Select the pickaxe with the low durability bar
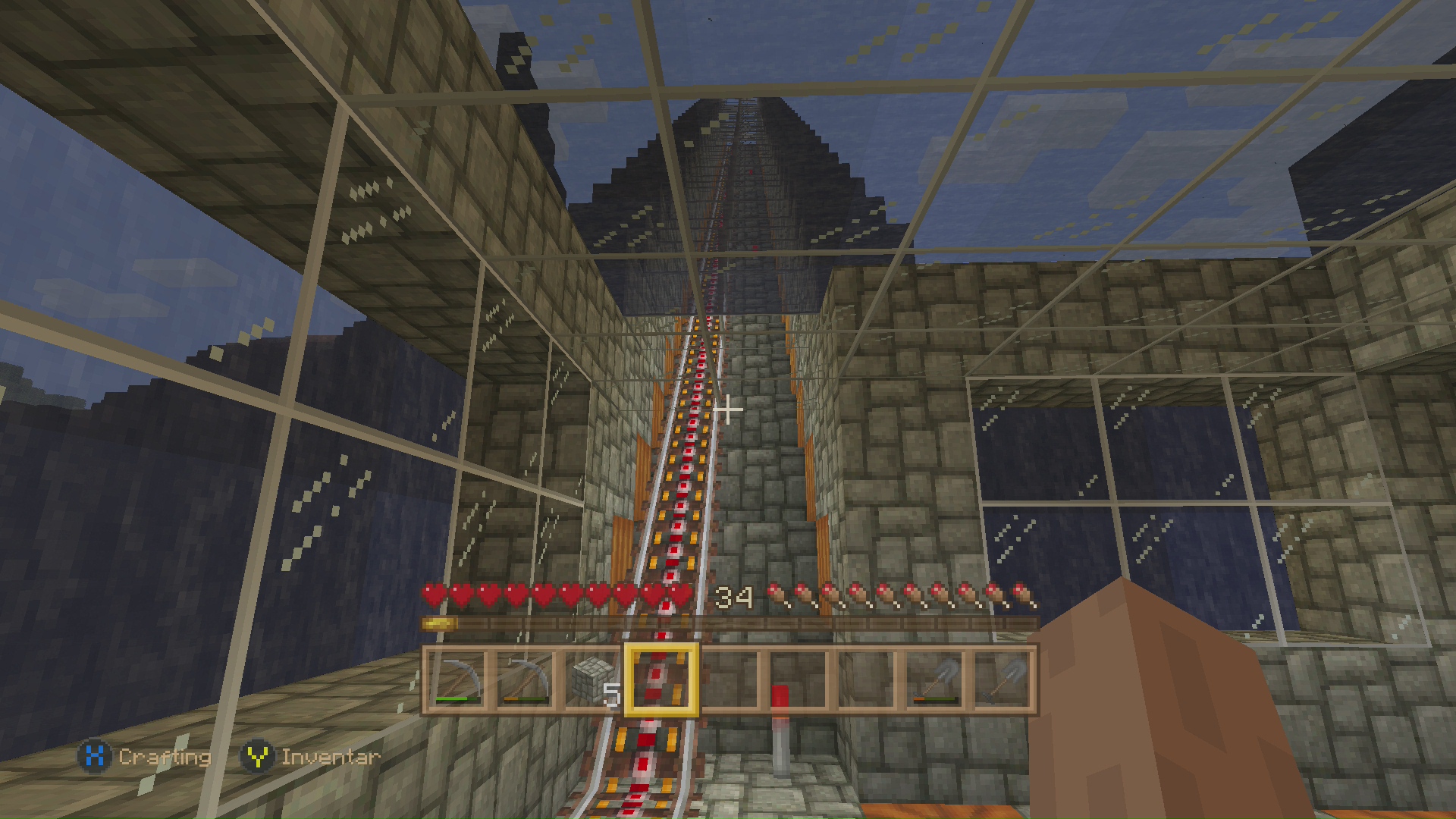The height and width of the screenshot is (819, 1456). coord(525,680)
